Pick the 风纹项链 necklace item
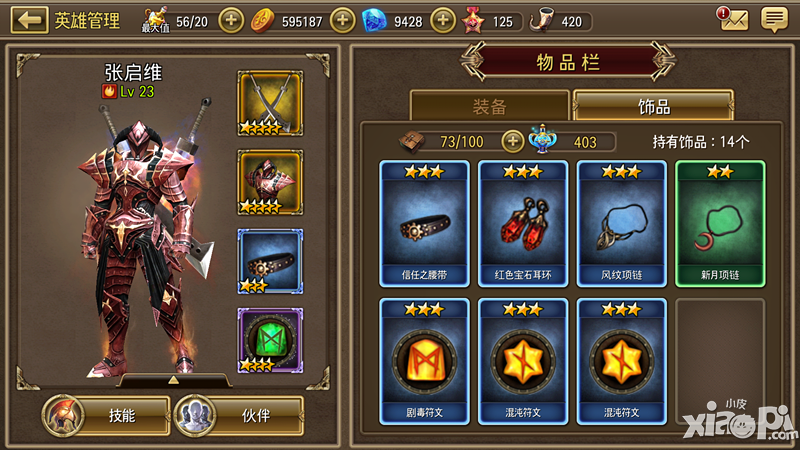800x450 pixels. [621, 224]
